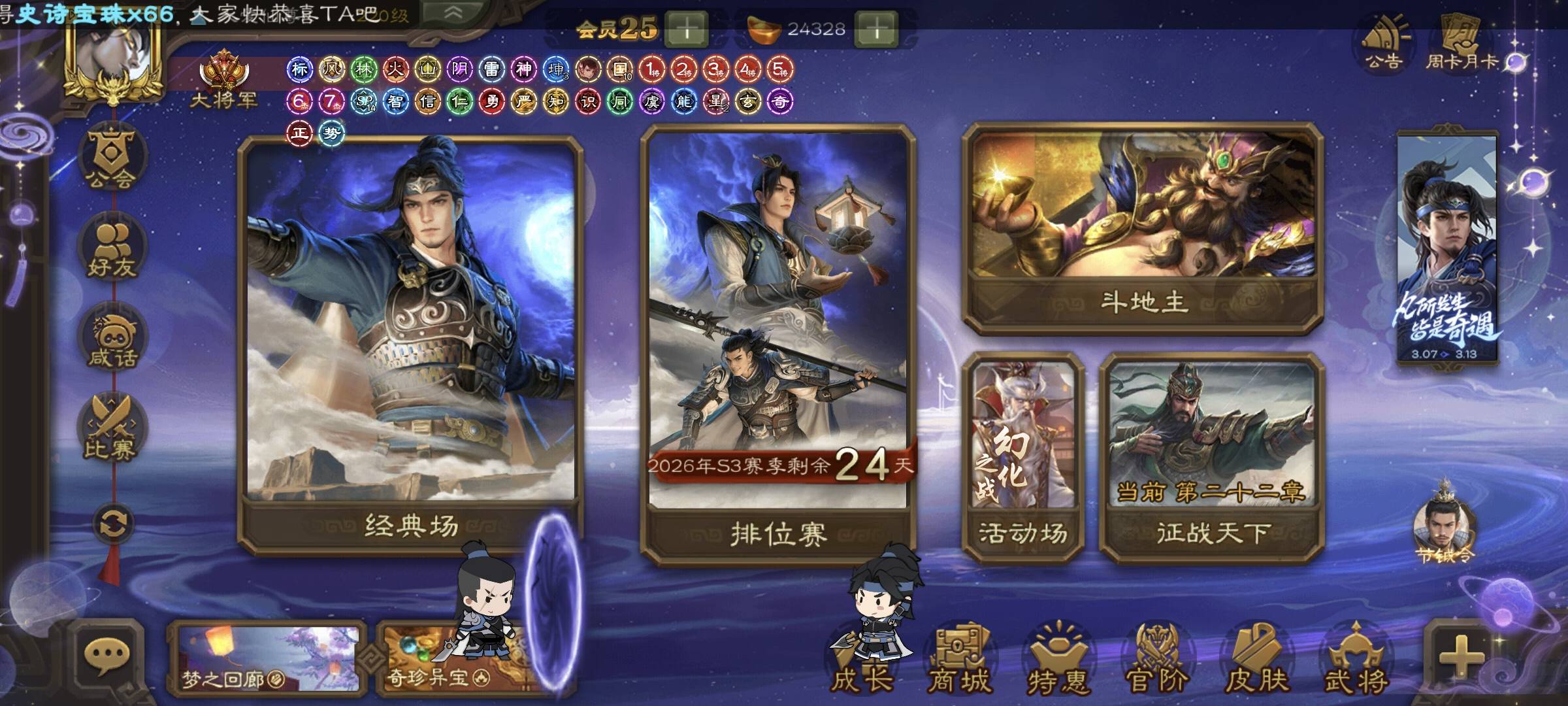Select the 斗地主 game mode

coord(1143,229)
